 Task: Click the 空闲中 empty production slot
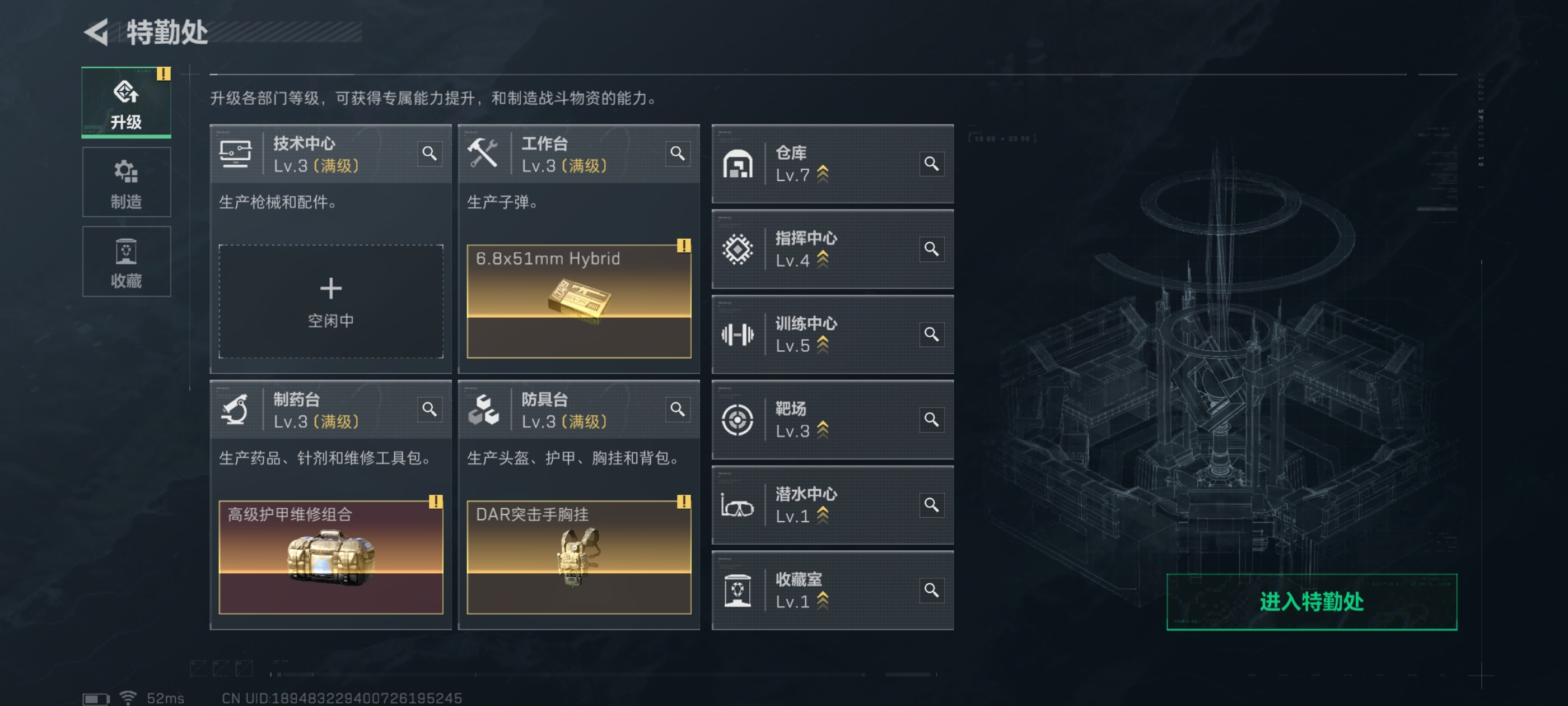331,301
